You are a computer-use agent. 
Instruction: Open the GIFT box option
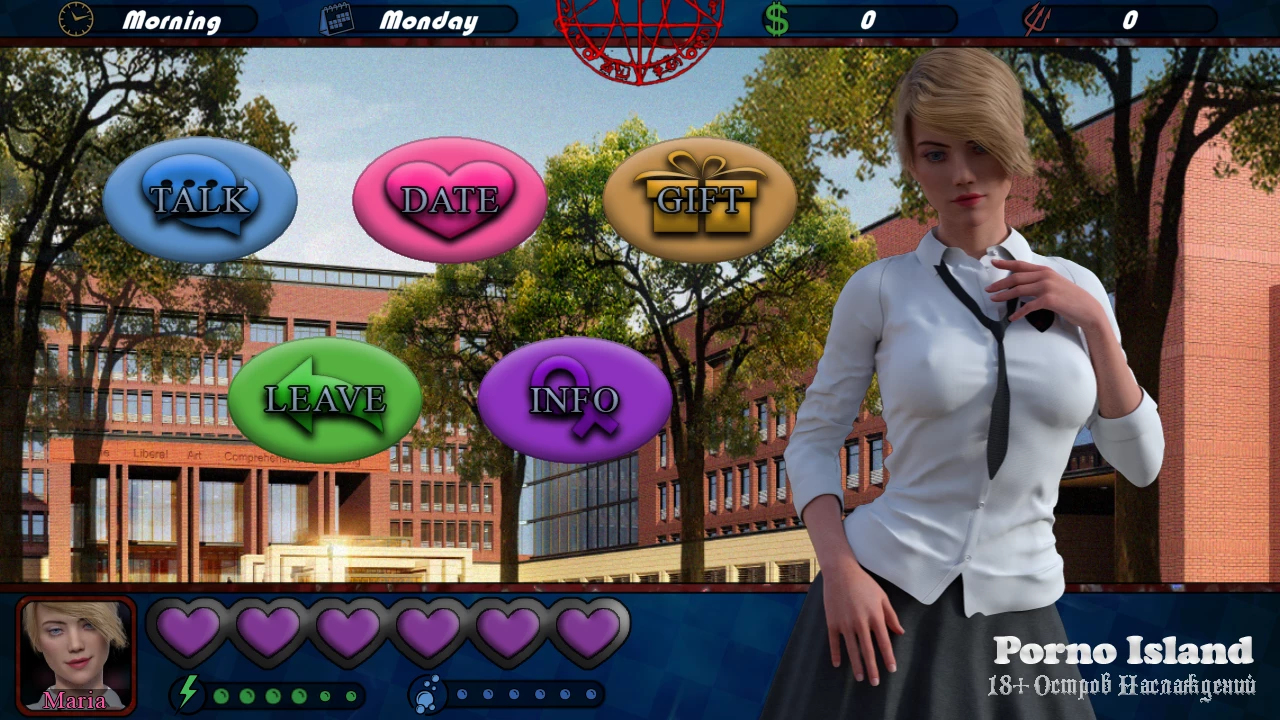[700, 199]
